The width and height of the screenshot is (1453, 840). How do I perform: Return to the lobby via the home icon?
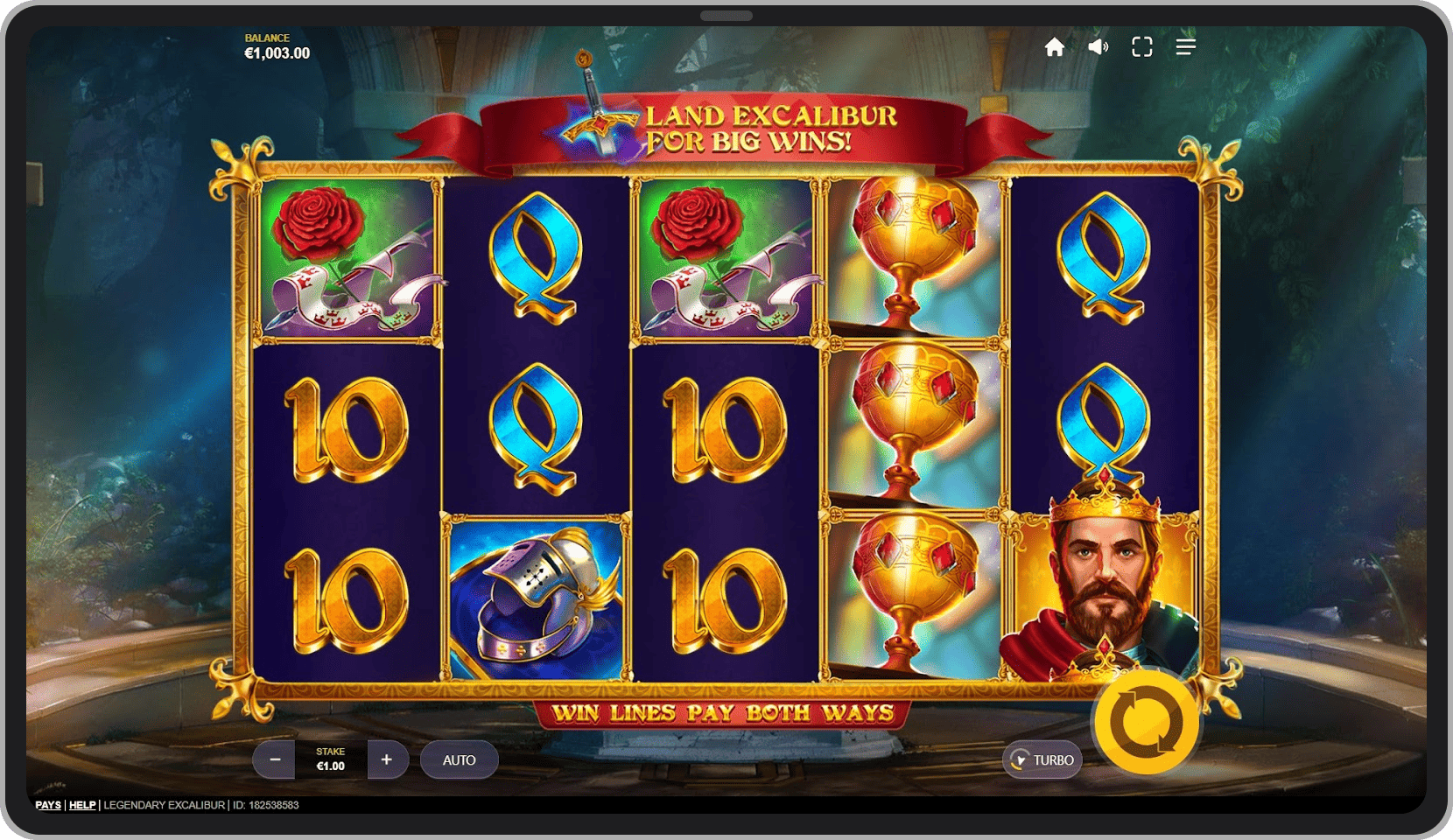click(1055, 47)
